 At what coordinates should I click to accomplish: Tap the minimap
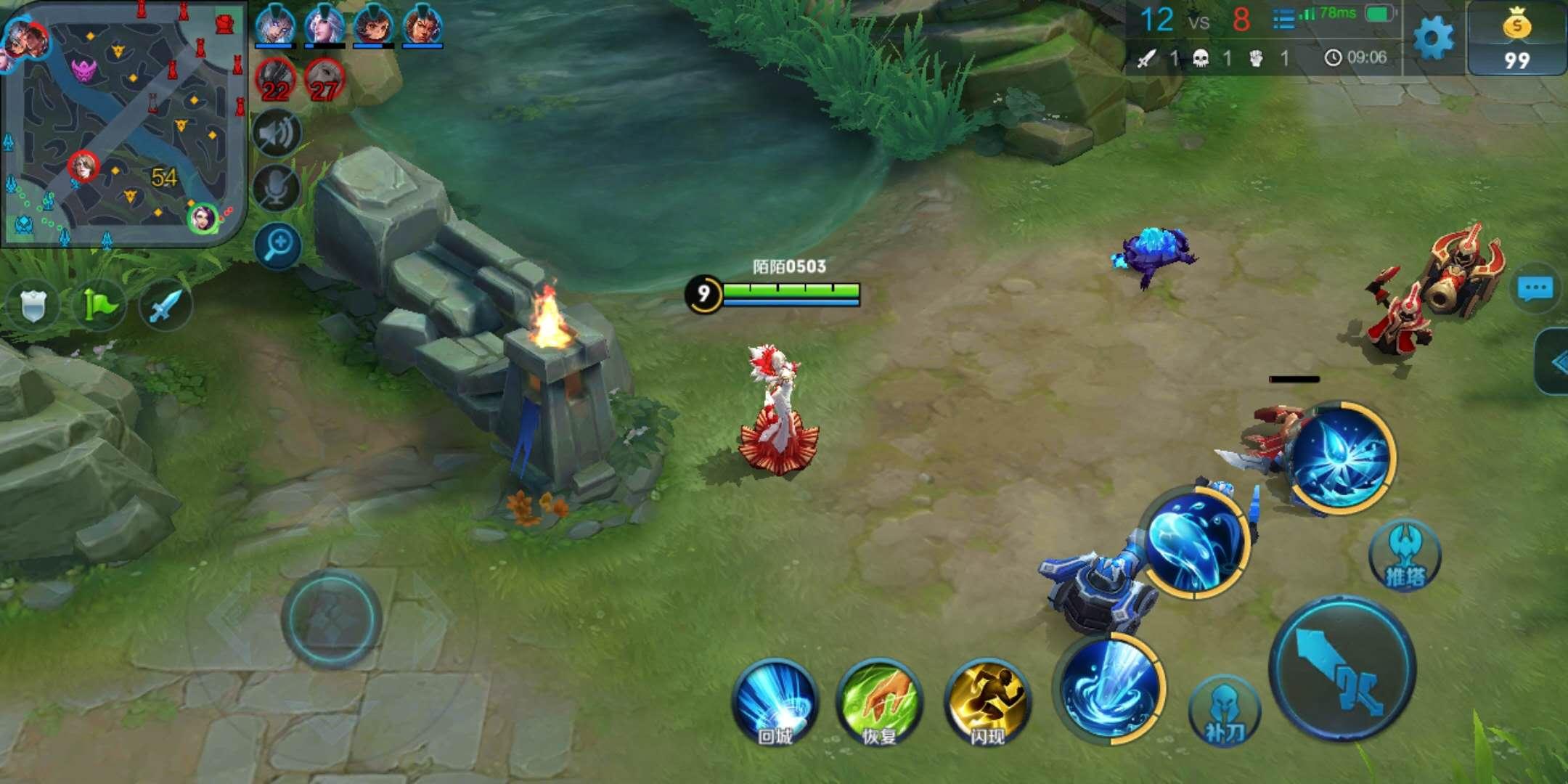[x=123, y=123]
